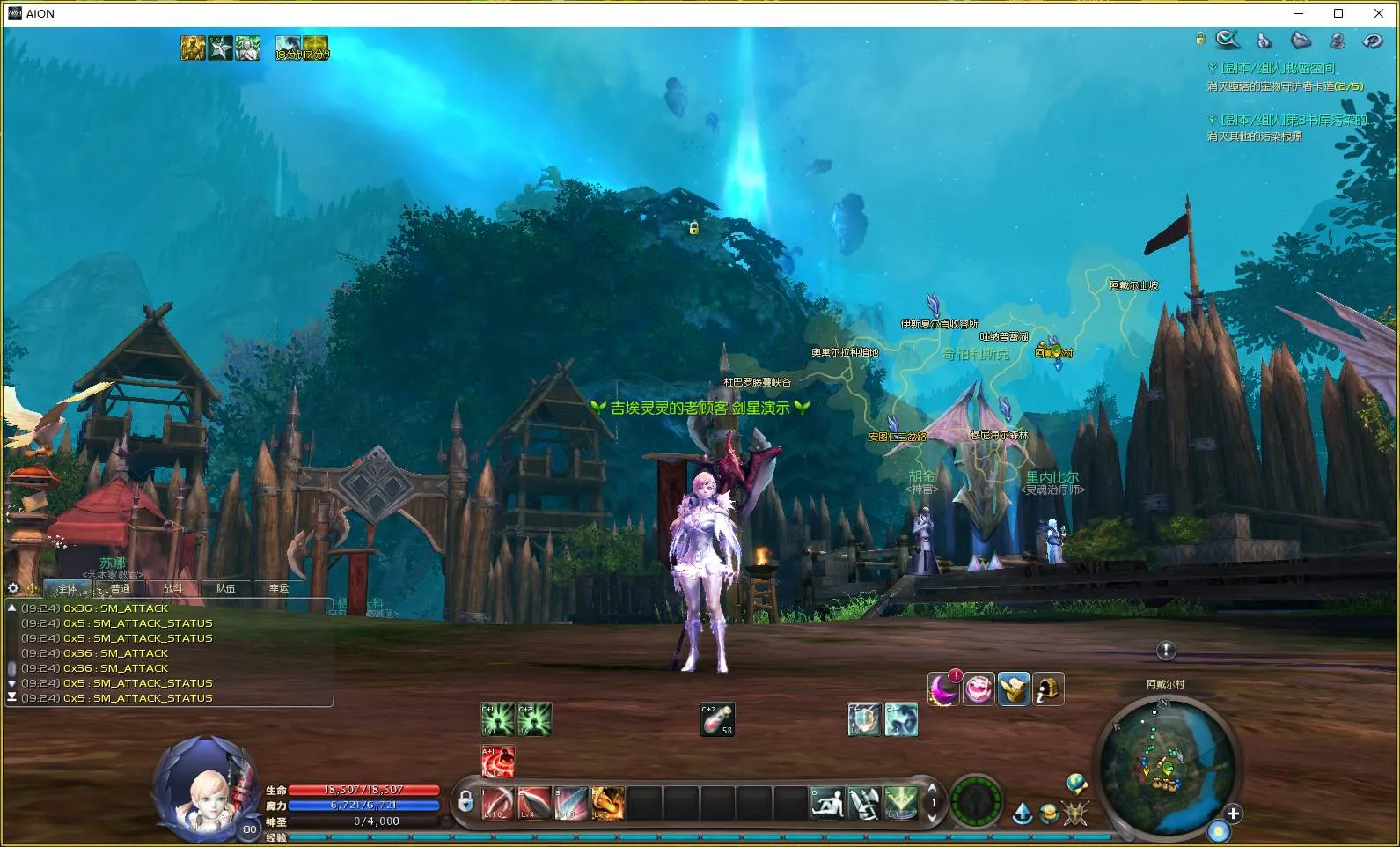
Task: Select the 第3书库 quest tracker entry
Action: [1293, 120]
